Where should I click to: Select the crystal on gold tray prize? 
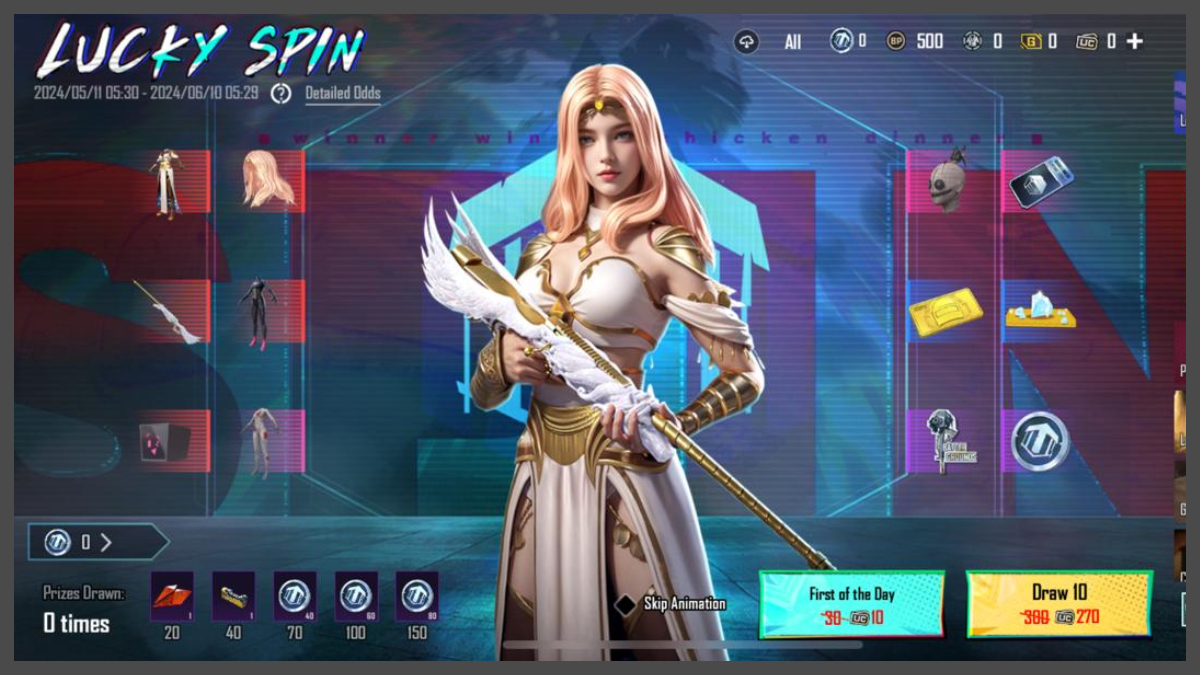click(x=1040, y=311)
